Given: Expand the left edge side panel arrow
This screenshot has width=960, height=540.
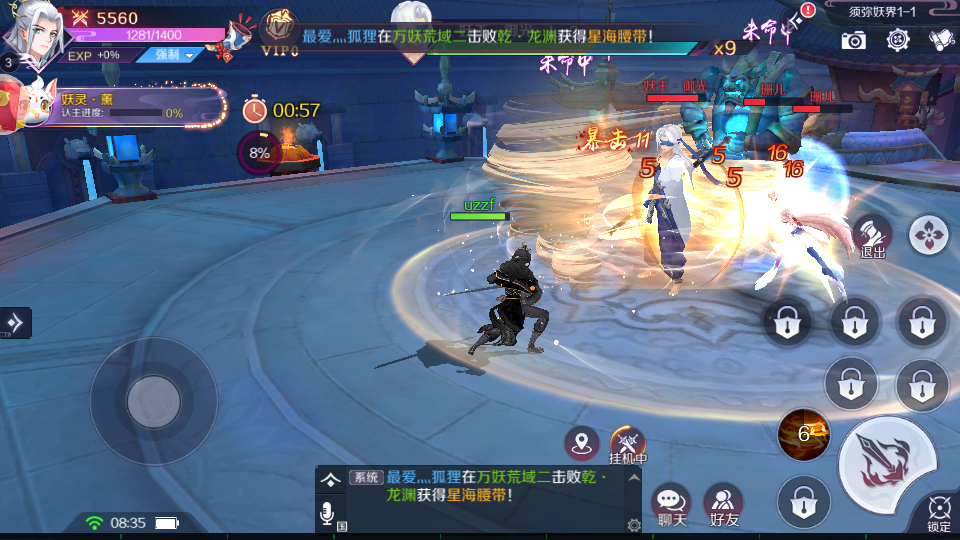Looking at the screenshot, I should point(16,322).
